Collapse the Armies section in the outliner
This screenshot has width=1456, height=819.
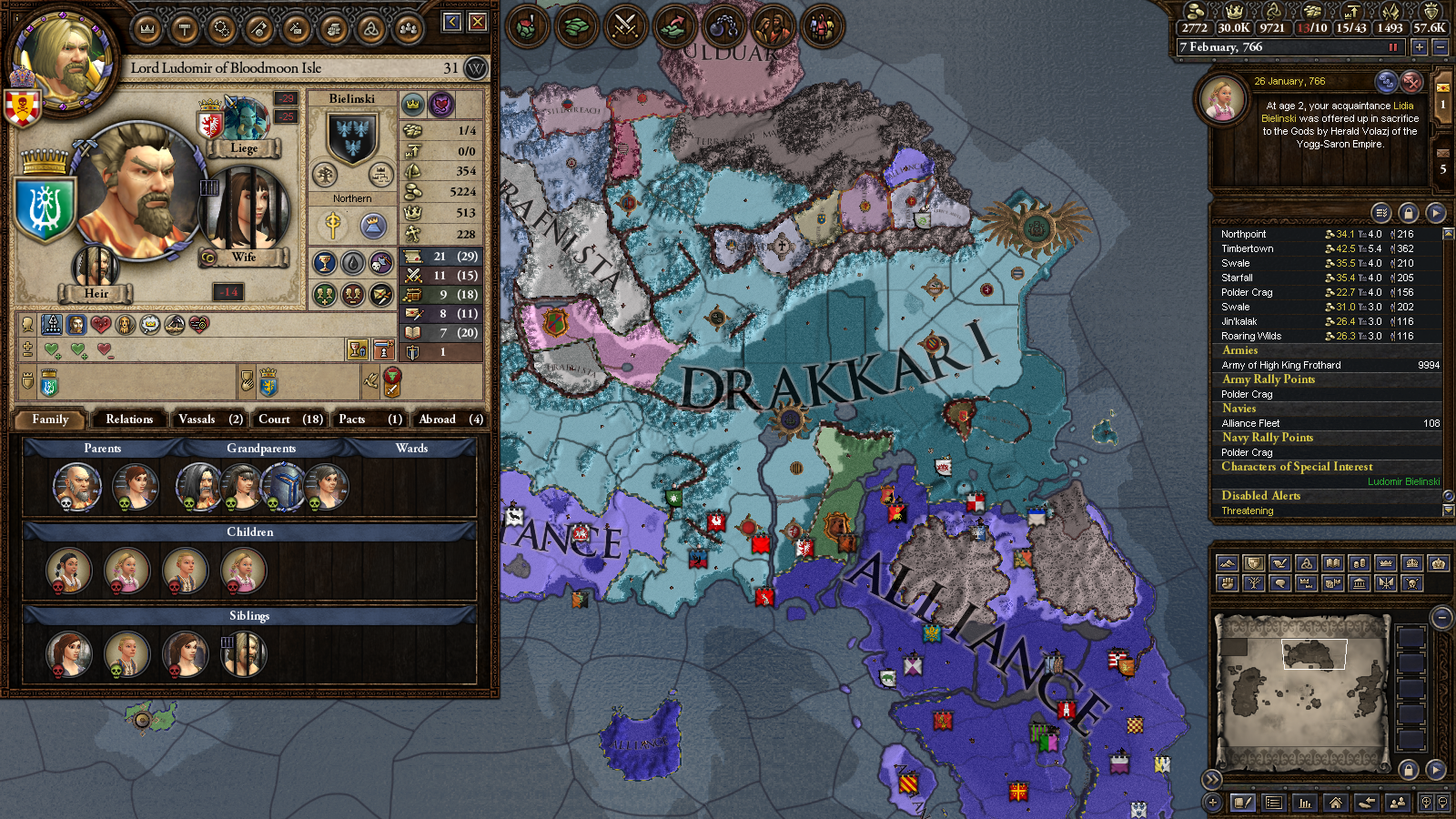point(1240,350)
